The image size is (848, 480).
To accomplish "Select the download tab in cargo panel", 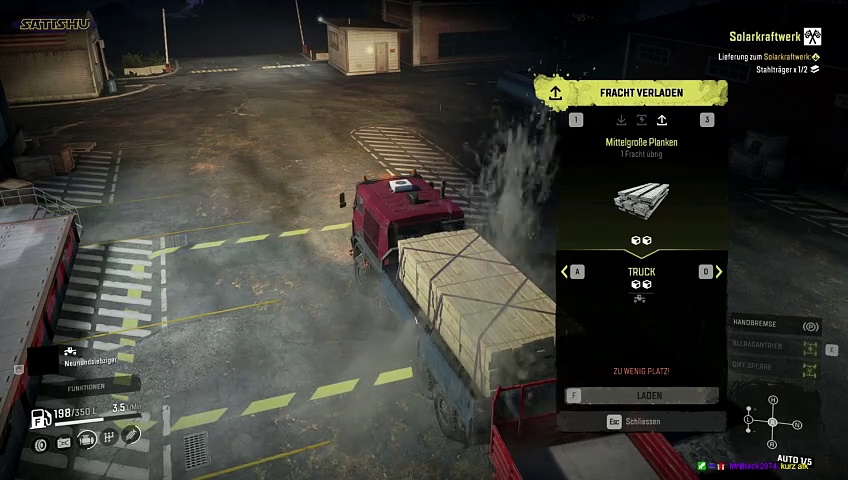I will point(621,121).
